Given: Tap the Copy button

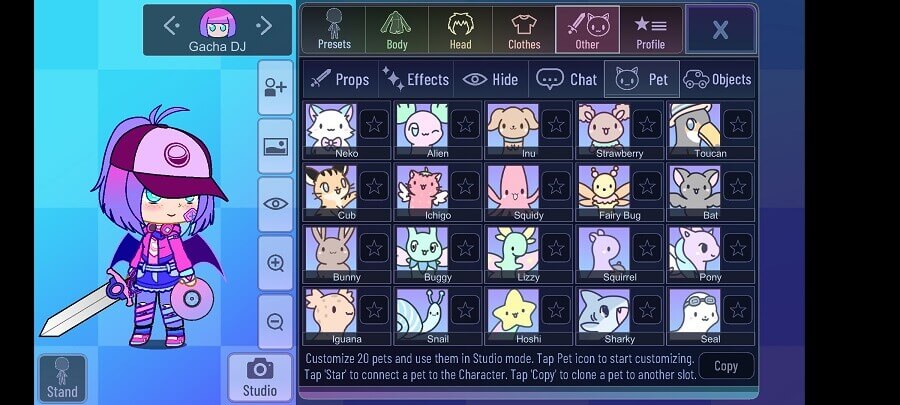Looking at the screenshot, I should (x=726, y=366).
